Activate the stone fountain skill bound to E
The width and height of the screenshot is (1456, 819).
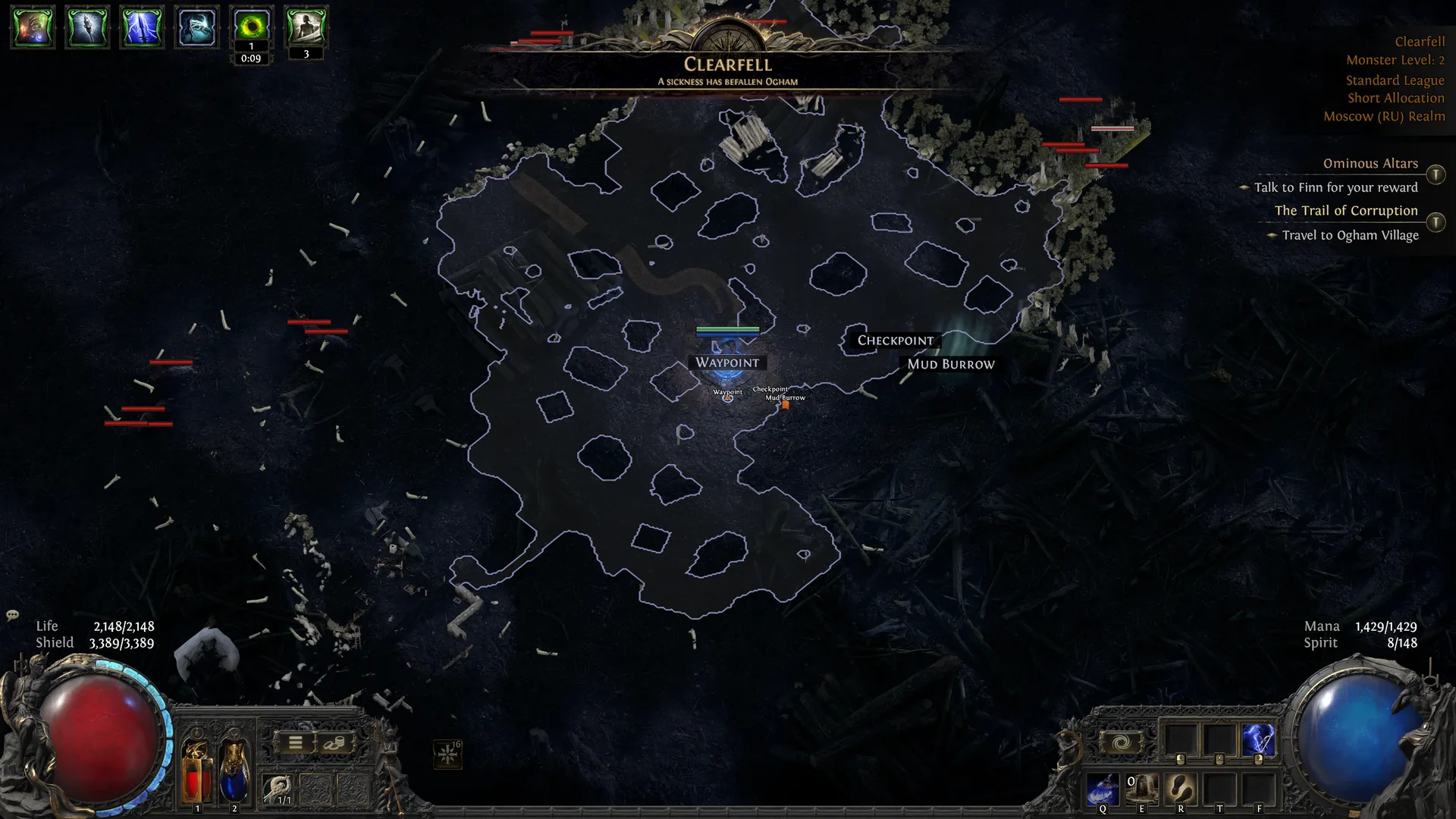tap(1141, 789)
